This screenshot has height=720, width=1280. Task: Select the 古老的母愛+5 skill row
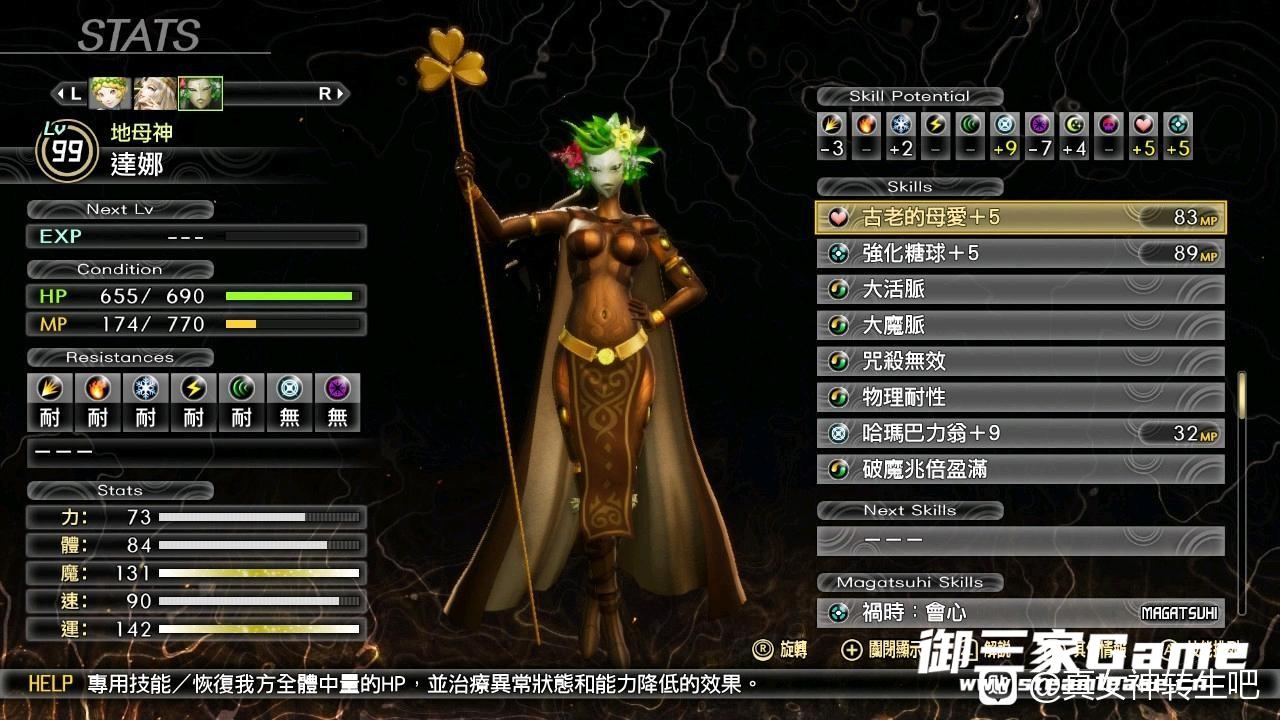[1020, 217]
